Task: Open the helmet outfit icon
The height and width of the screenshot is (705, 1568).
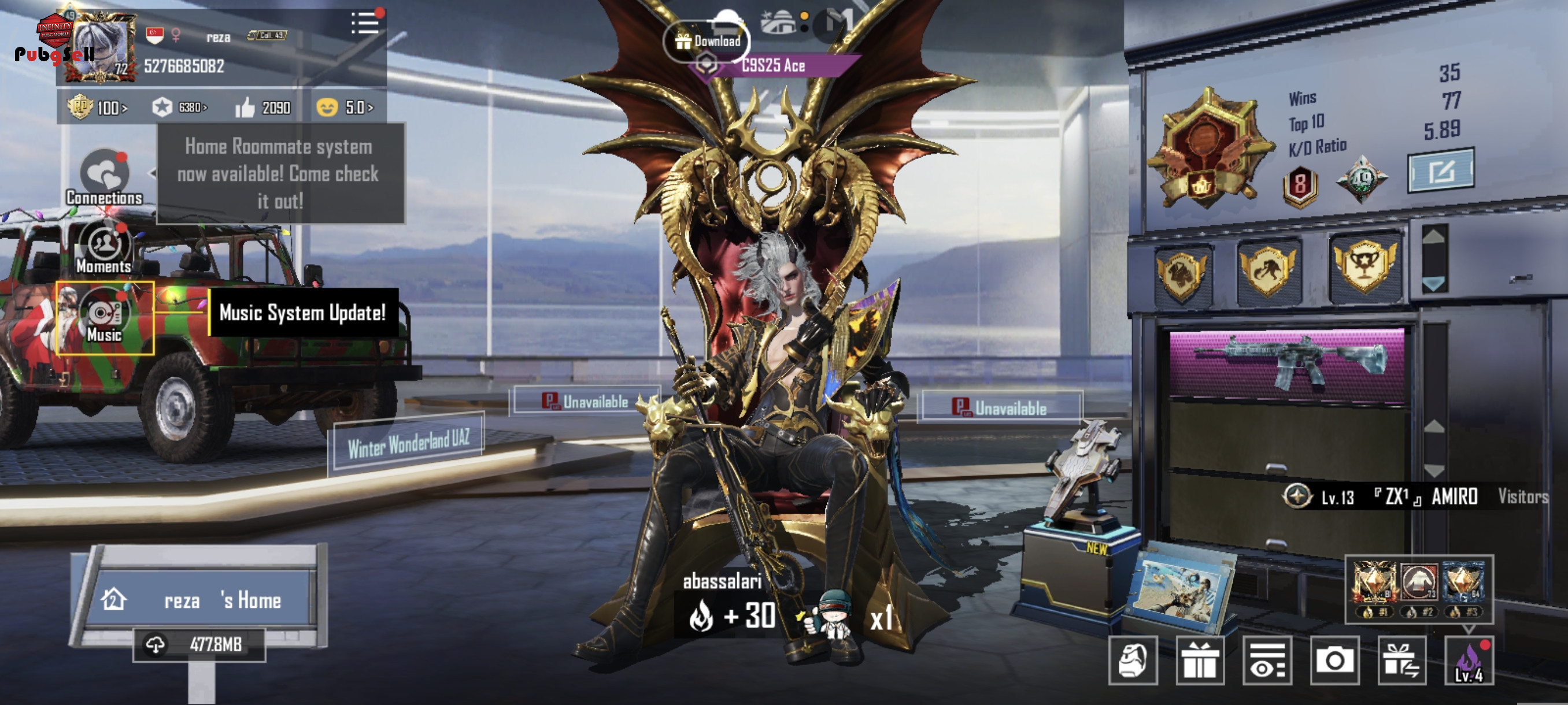Action: tap(1133, 661)
